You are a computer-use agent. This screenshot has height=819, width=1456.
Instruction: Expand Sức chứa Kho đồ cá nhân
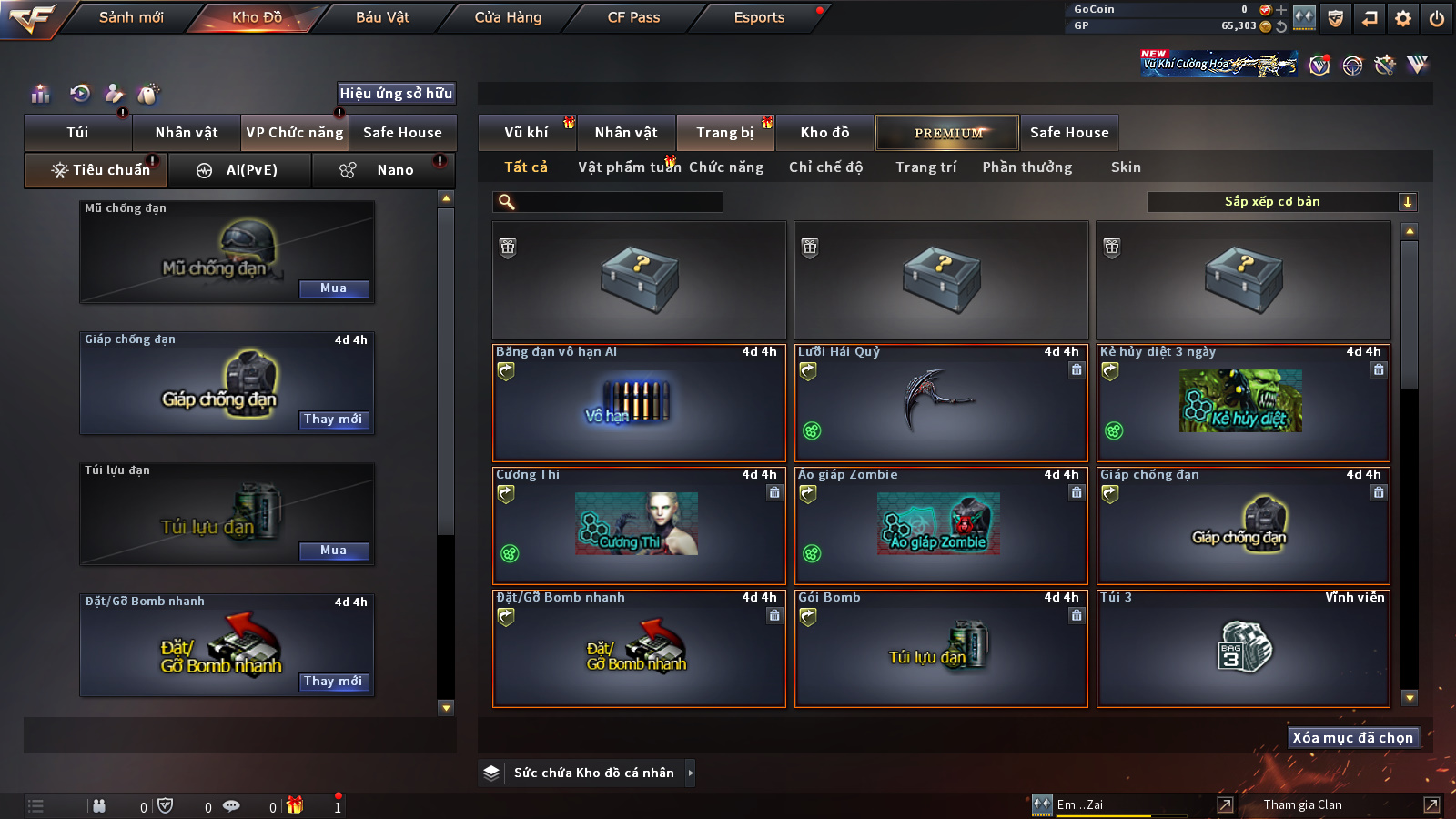tap(593, 773)
